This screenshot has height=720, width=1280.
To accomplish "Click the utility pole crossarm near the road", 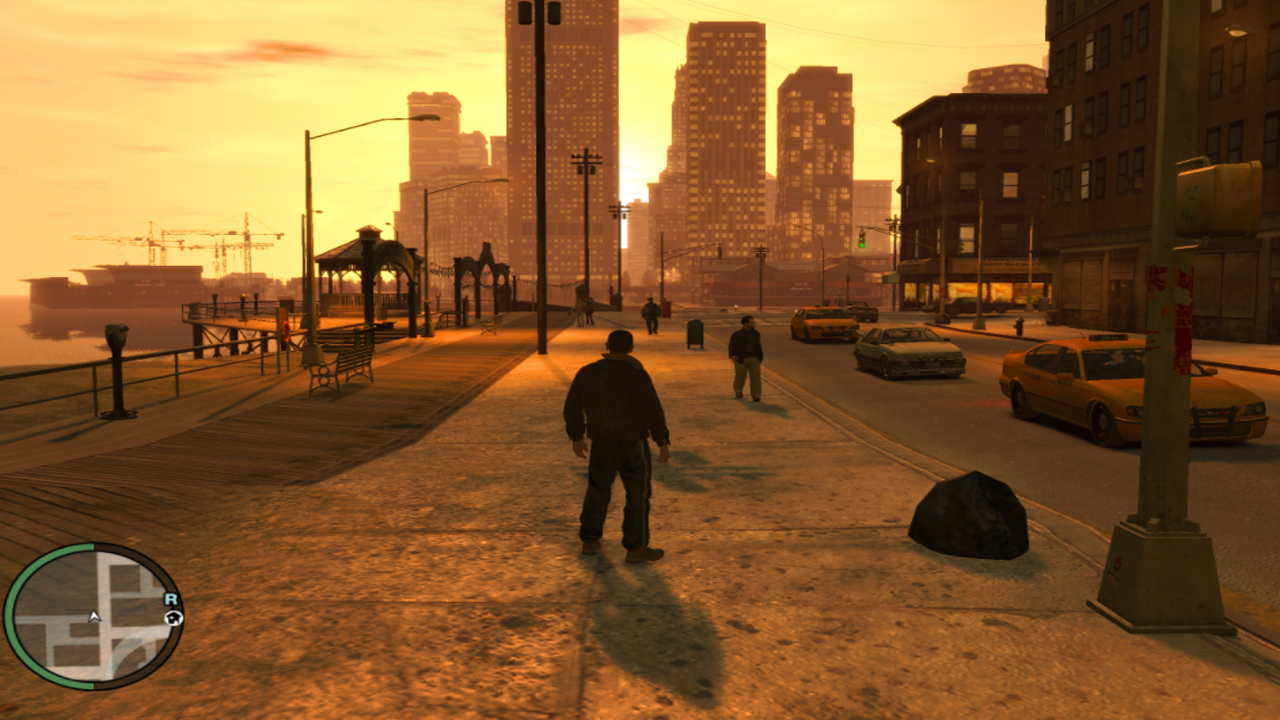I will pyautogui.click(x=586, y=158).
